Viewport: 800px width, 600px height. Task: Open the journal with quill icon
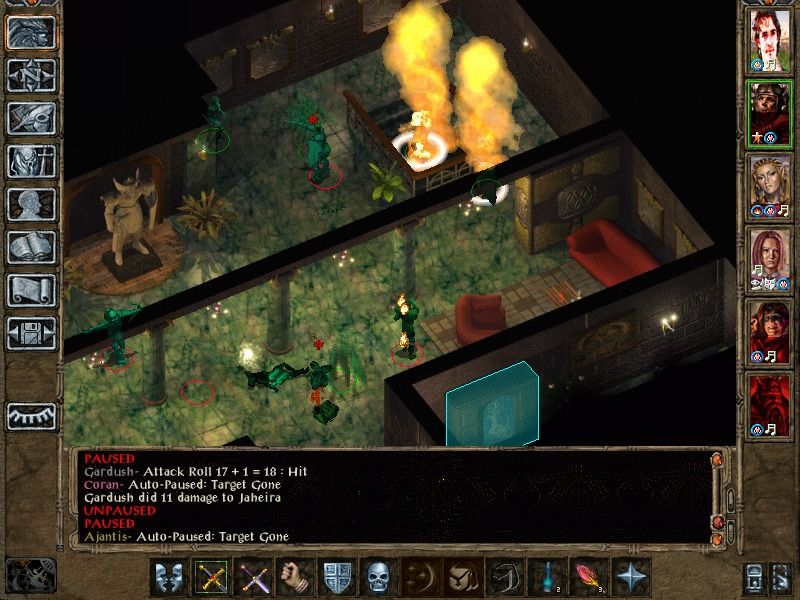(x=31, y=118)
